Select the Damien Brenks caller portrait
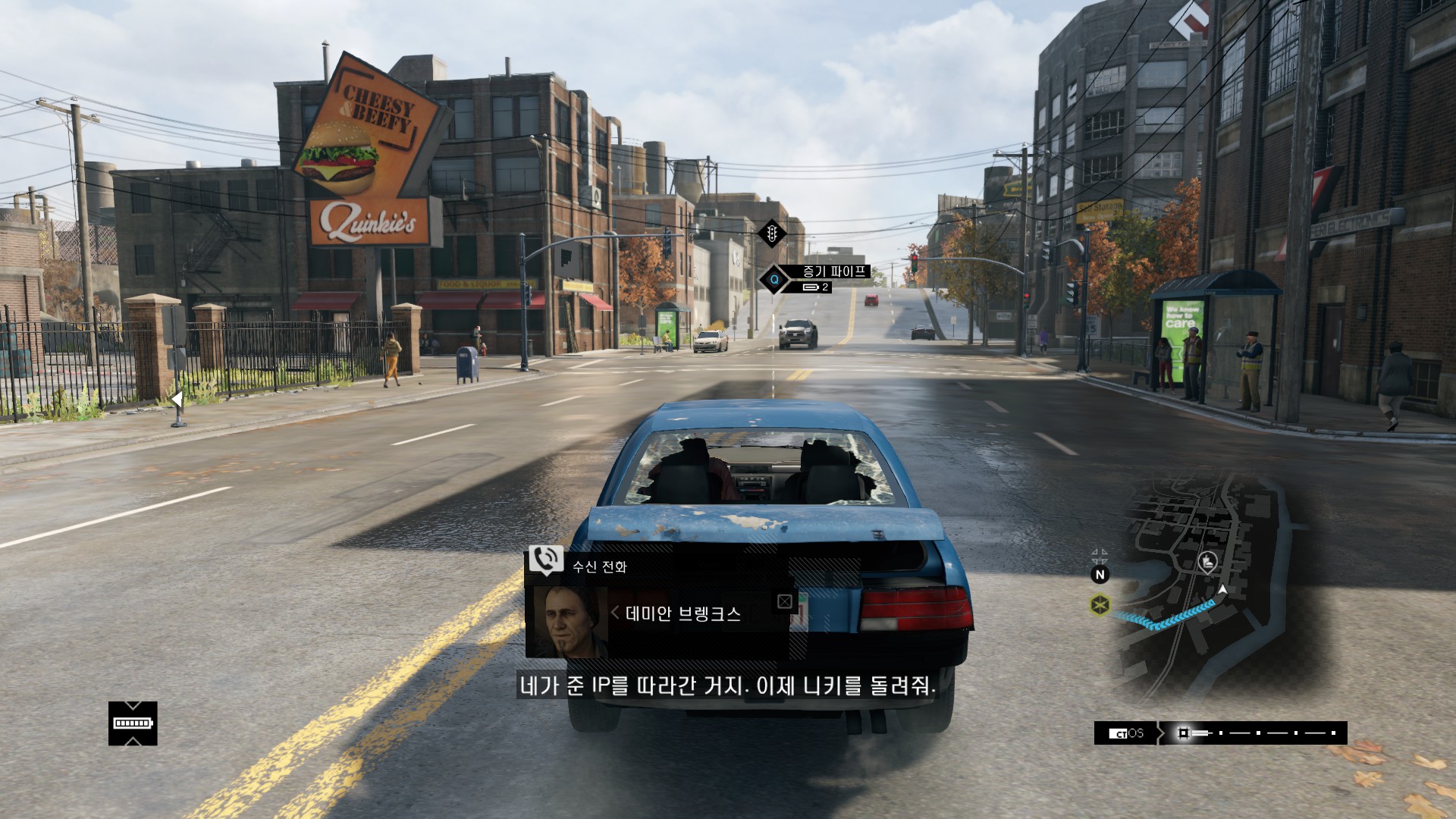 570,621
